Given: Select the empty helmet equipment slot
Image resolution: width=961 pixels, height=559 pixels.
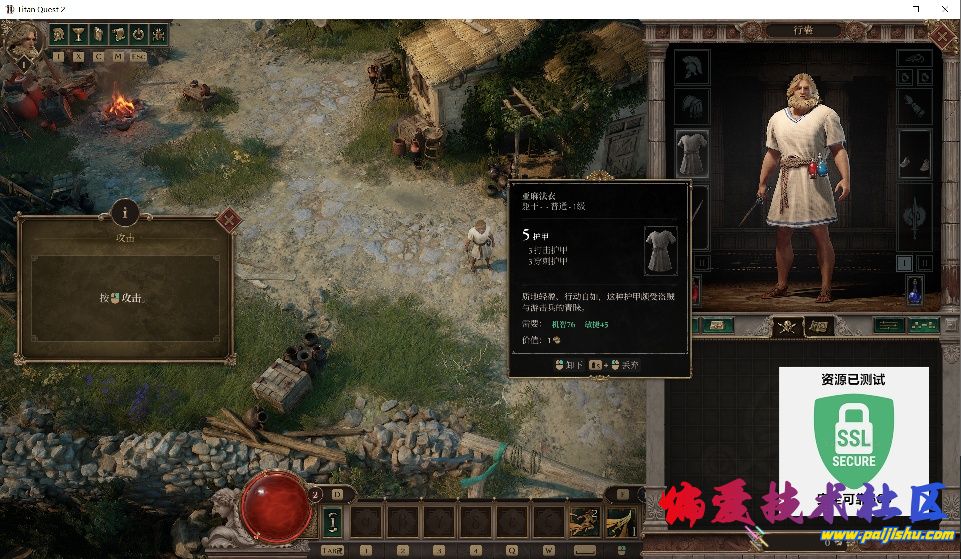Looking at the screenshot, I should [x=691, y=68].
